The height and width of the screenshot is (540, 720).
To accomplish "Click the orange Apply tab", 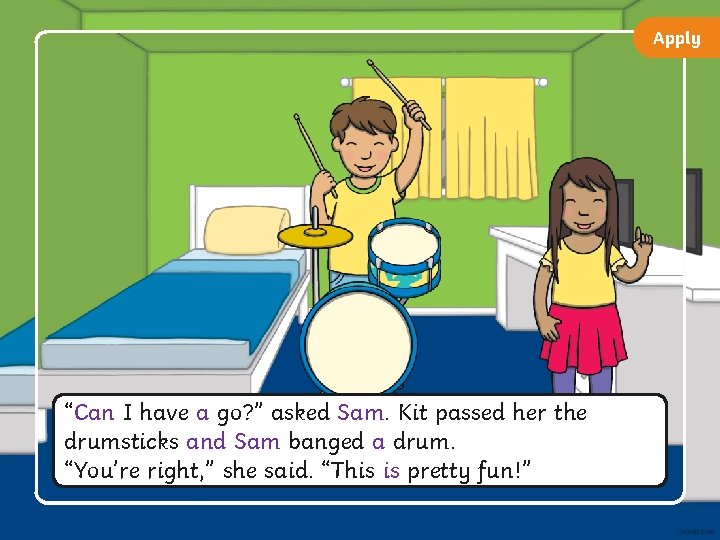I will (677, 38).
